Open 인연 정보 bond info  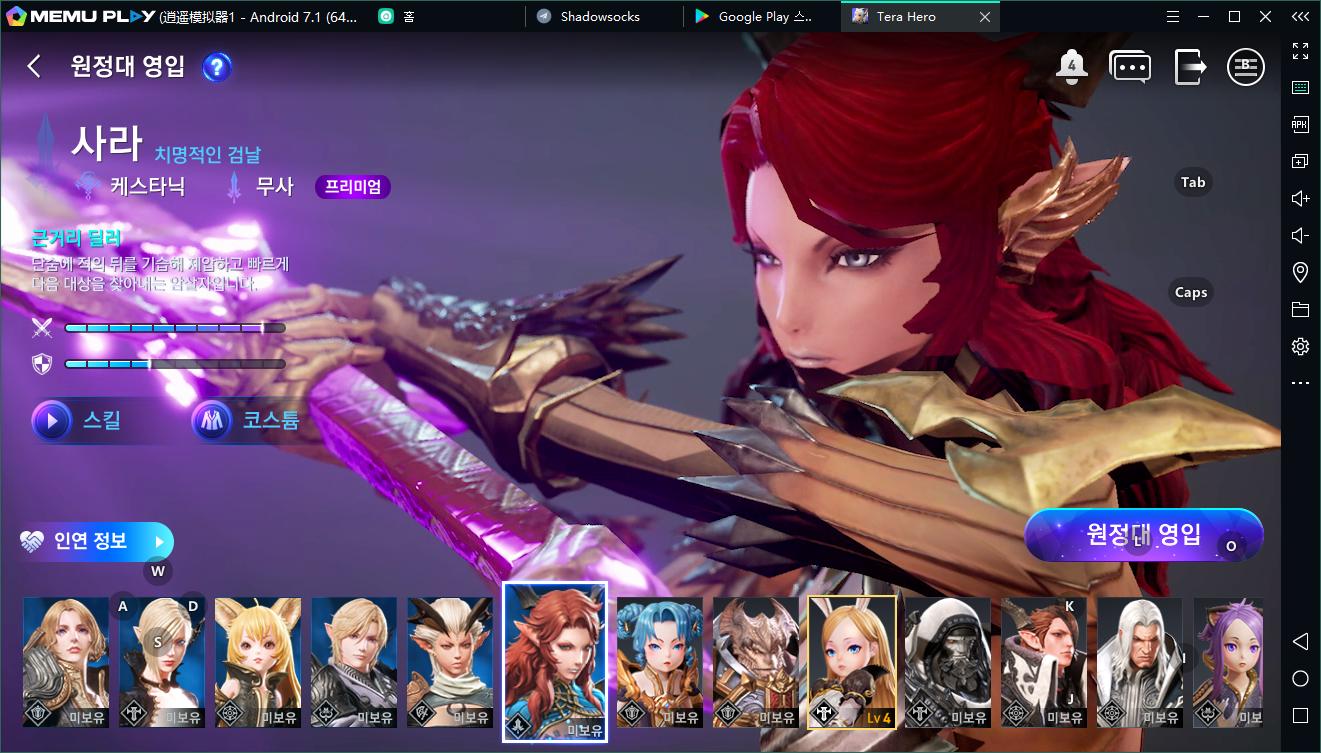click(96, 542)
